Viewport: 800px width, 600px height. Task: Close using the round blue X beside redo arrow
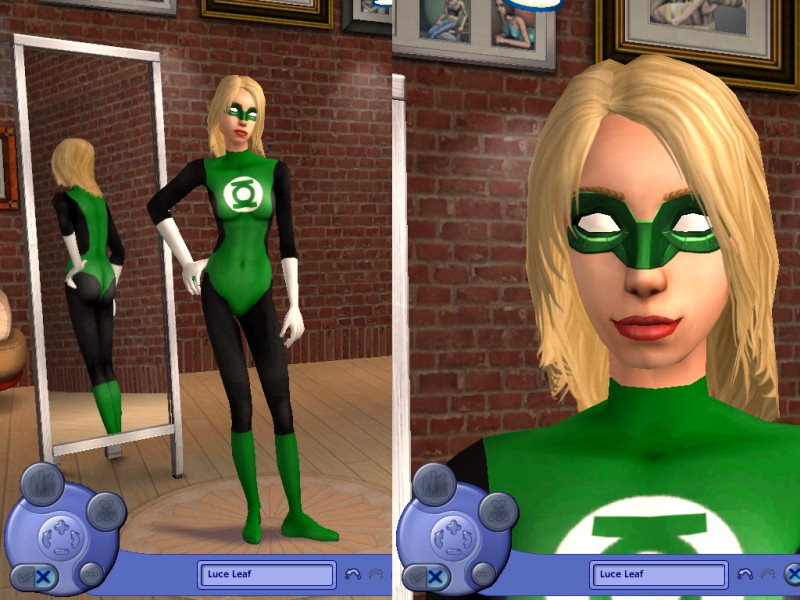[792, 575]
